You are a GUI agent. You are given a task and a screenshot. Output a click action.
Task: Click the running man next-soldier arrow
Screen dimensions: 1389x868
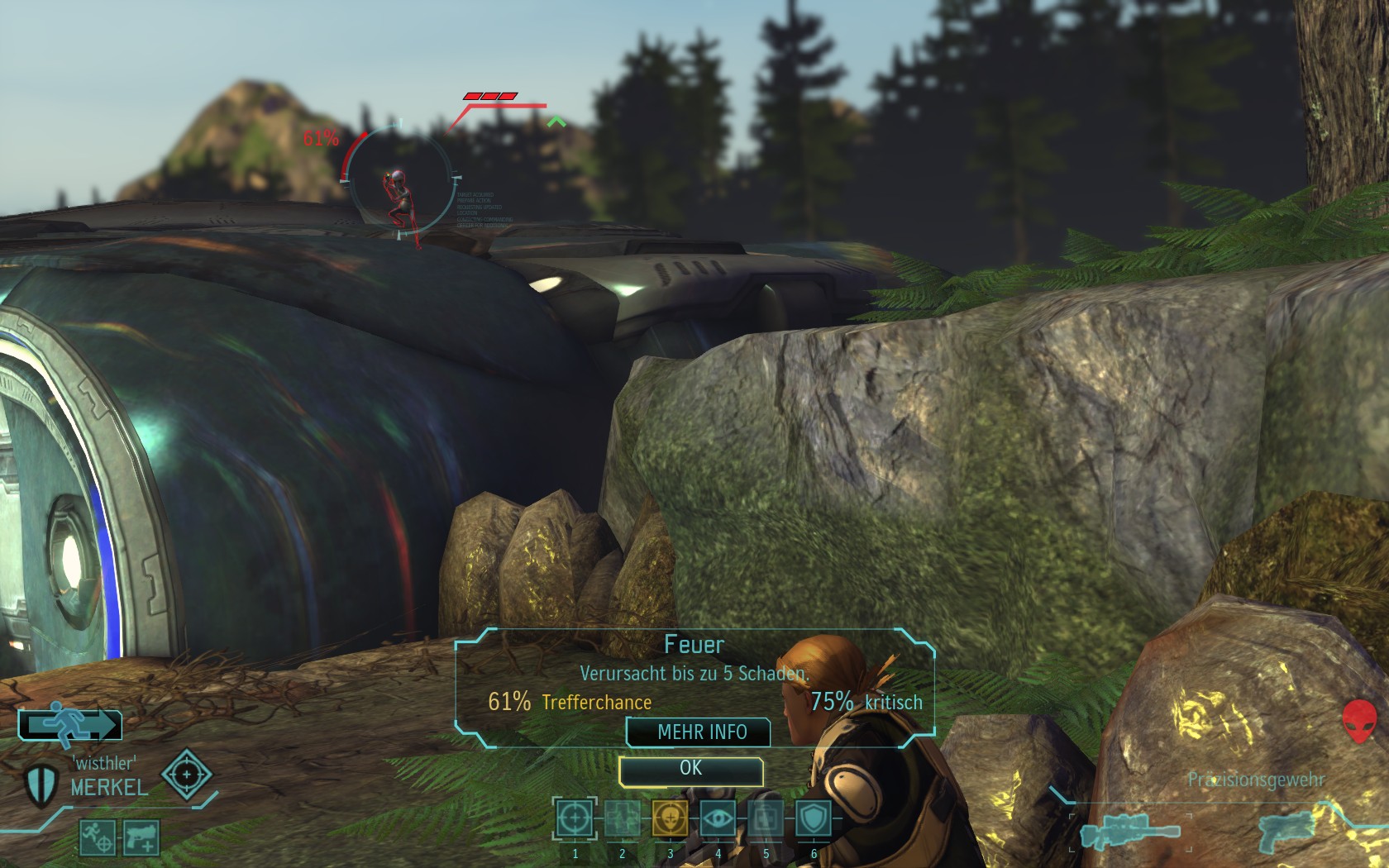[x=71, y=725]
